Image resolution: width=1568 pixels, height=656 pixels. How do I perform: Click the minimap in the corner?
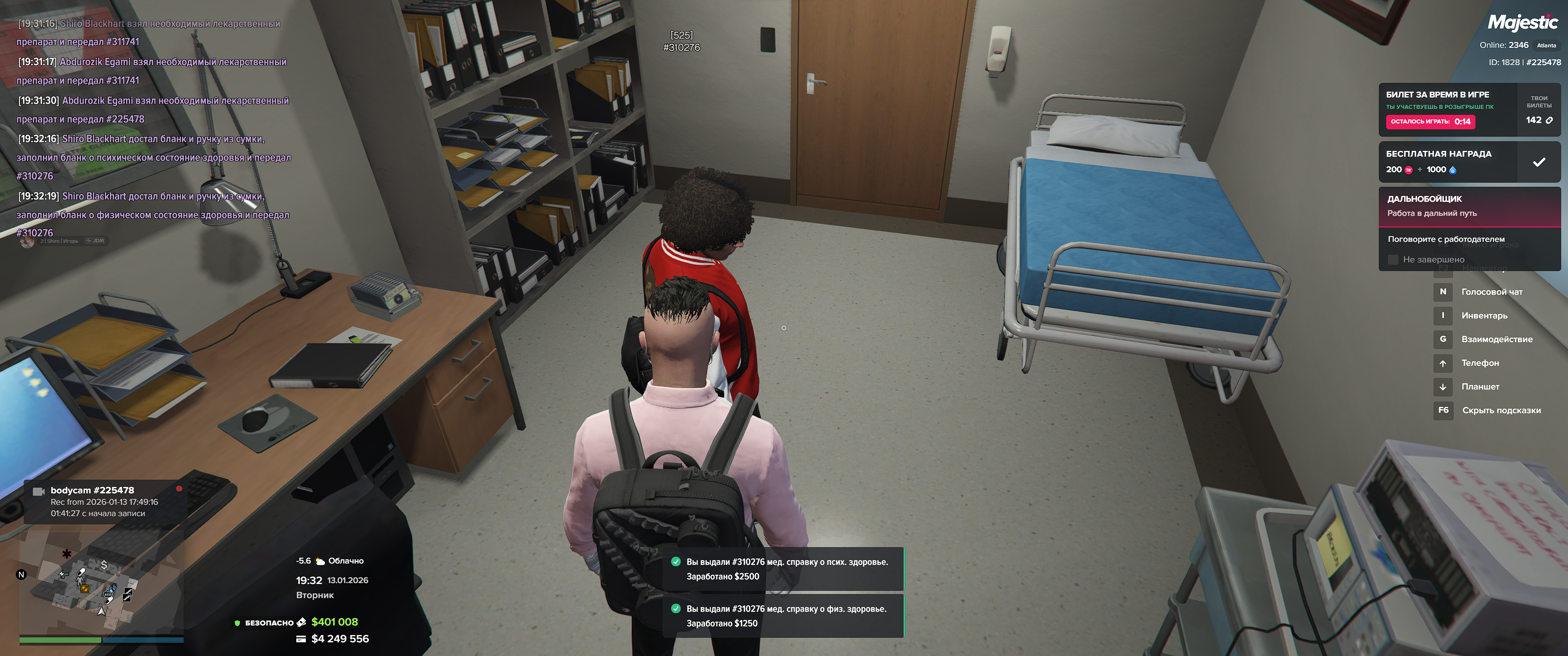[x=101, y=583]
